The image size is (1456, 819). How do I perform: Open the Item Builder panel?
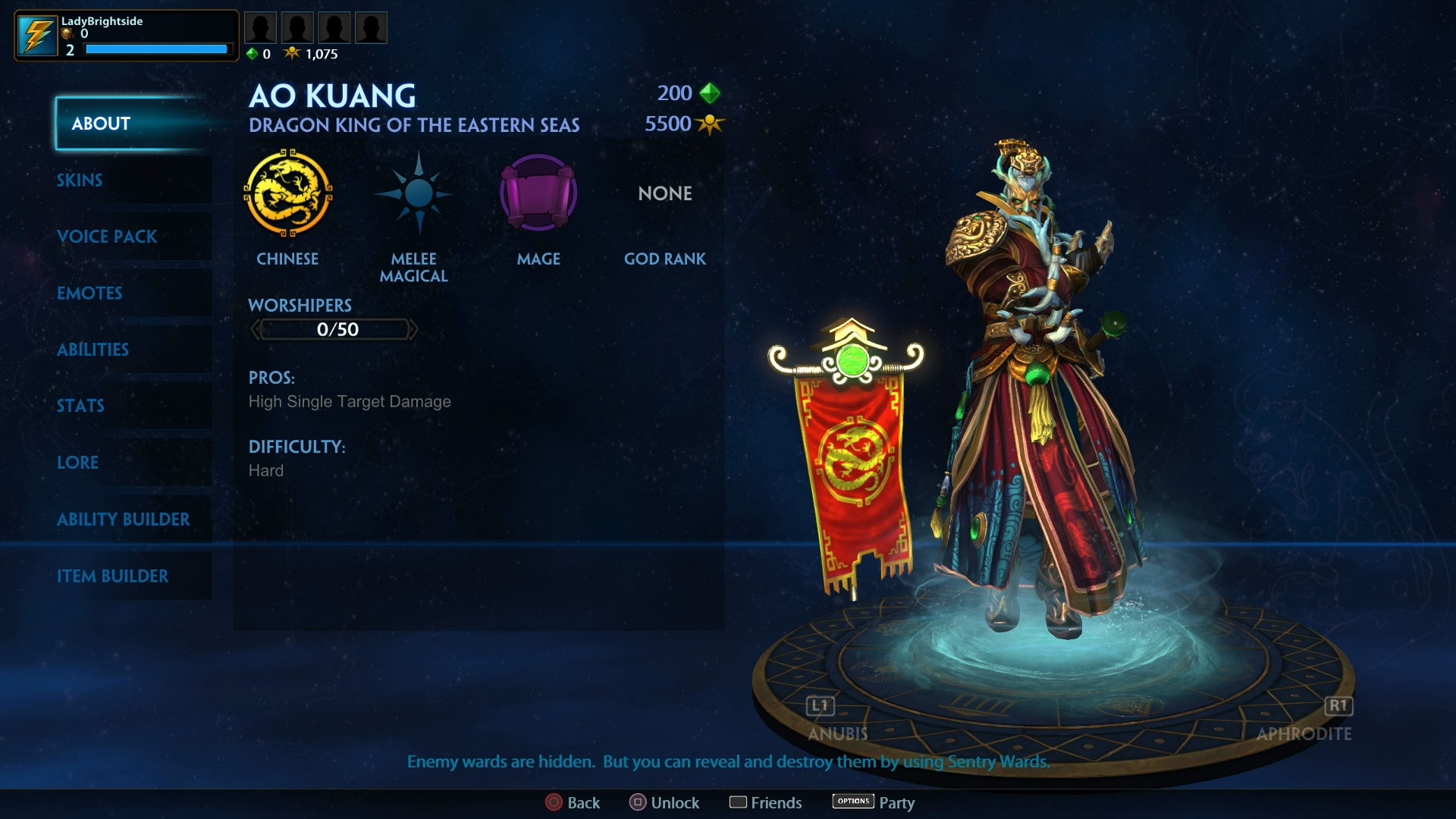coord(114,576)
